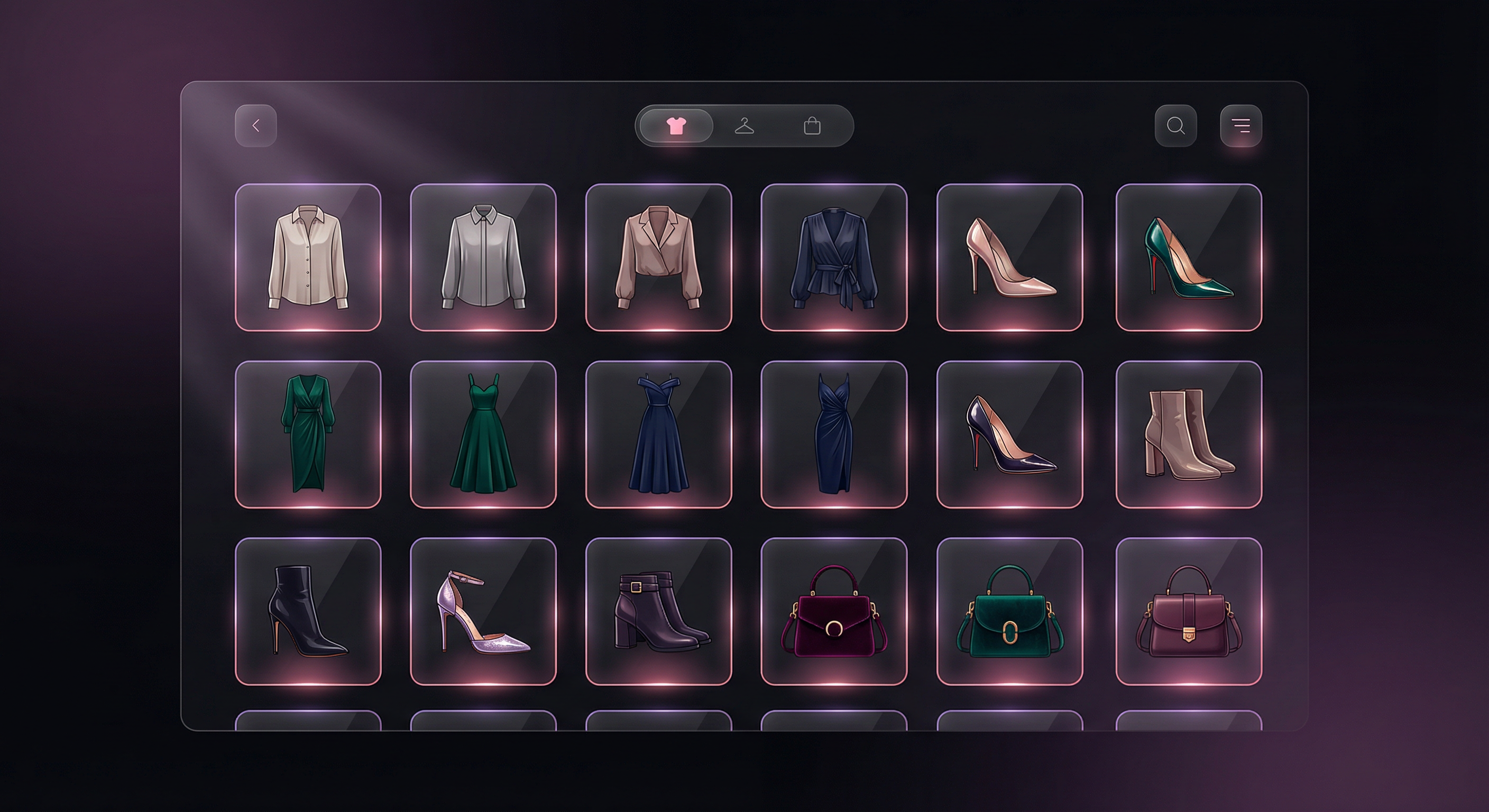1489x812 pixels.
Task: Select the magnifying glass in the top right
Action: click(x=1176, y=125)
